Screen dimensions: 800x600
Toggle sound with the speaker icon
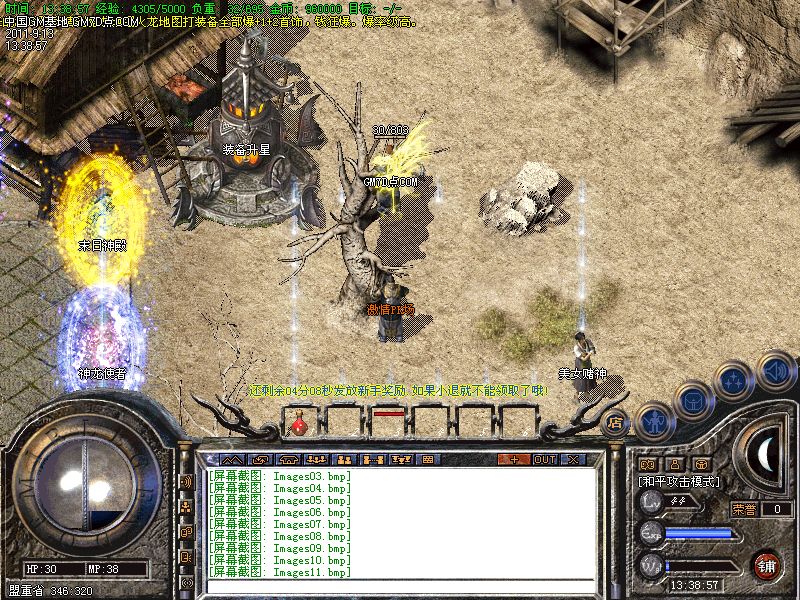(x=775, y=370)
